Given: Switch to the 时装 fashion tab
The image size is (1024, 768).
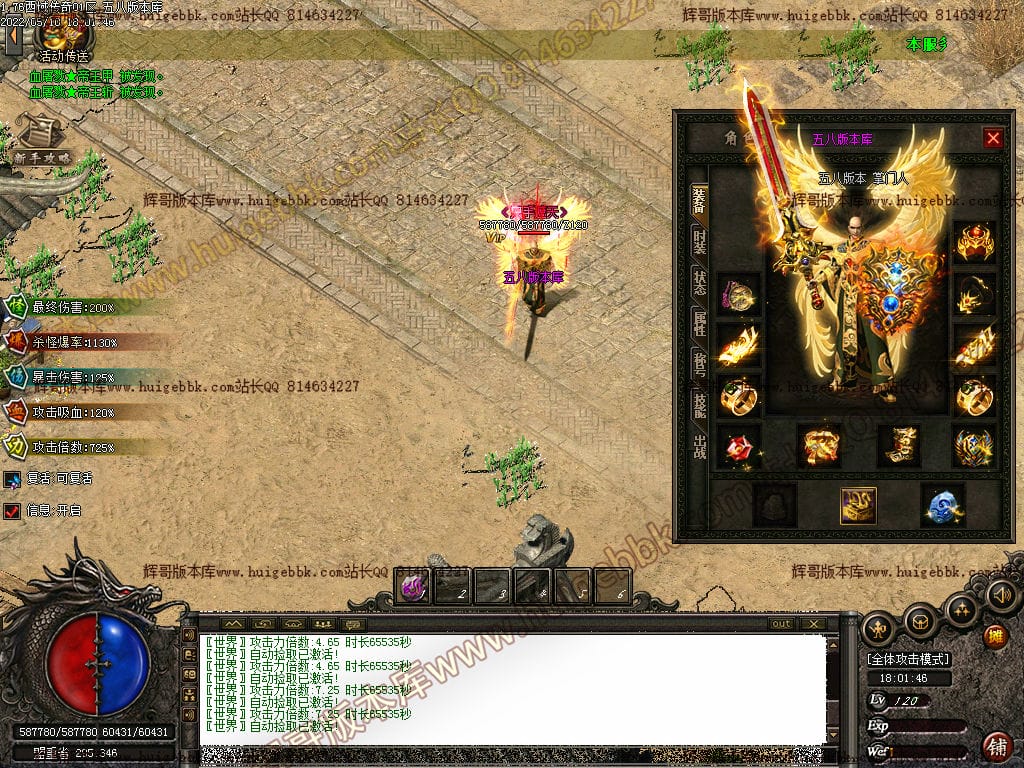Looking at the screenshot, I should click(700, 240).
